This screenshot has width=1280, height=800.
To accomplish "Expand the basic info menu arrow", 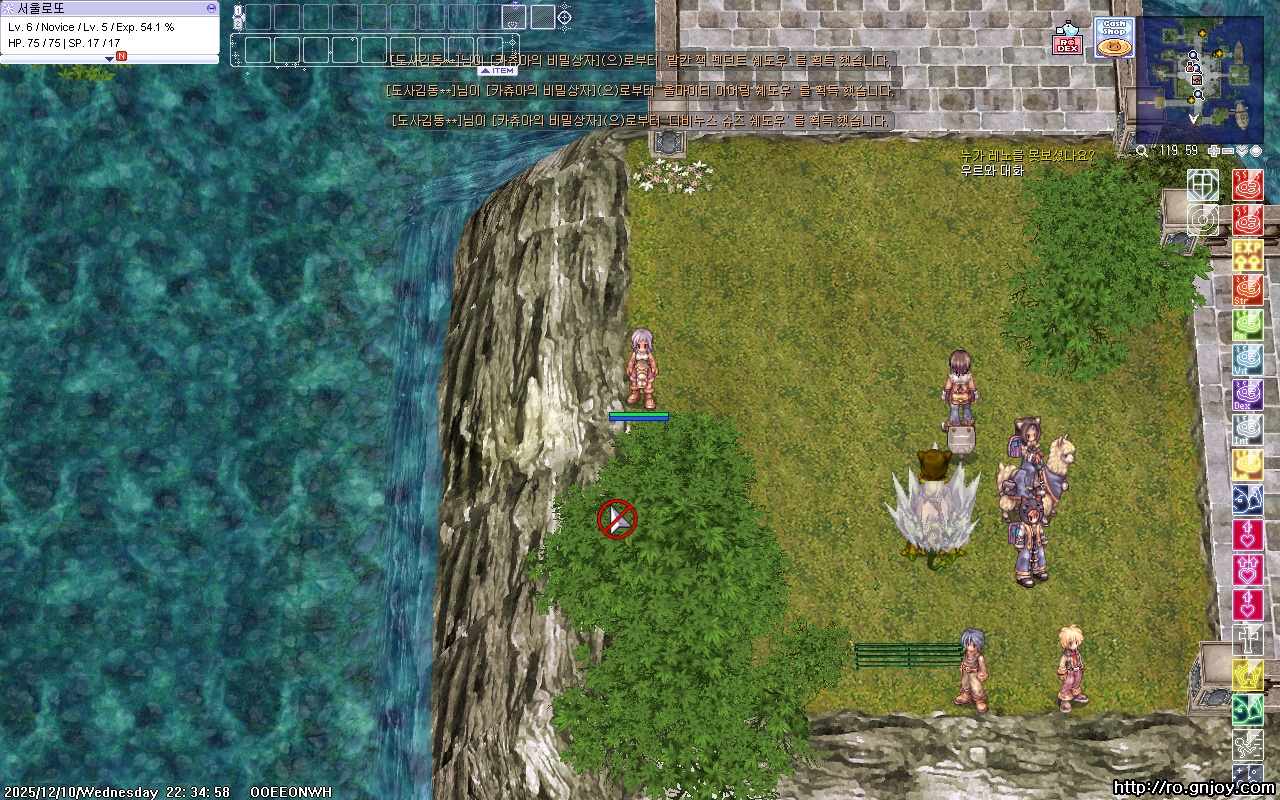I will [110, 59].
